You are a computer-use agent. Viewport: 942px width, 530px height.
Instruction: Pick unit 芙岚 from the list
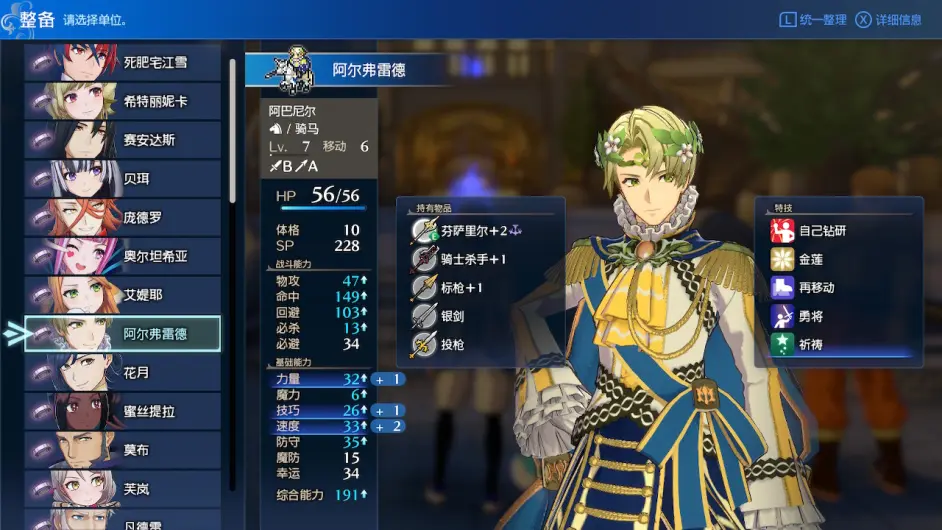tap(122, 489)
